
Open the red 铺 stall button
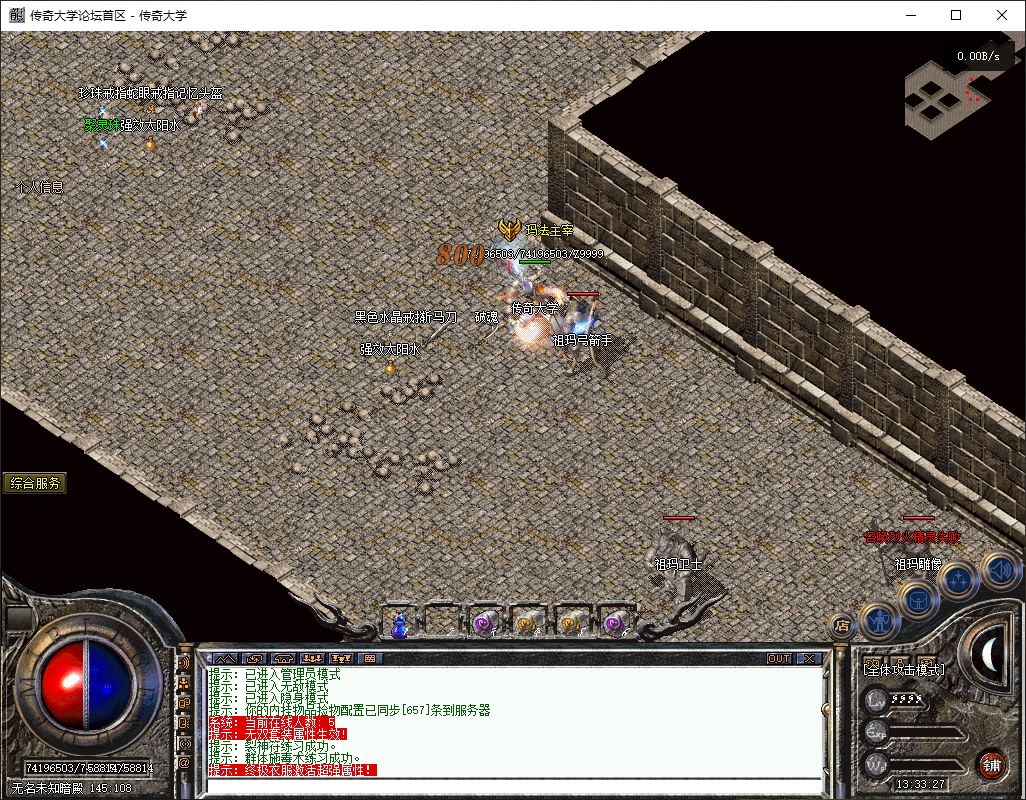991,765
